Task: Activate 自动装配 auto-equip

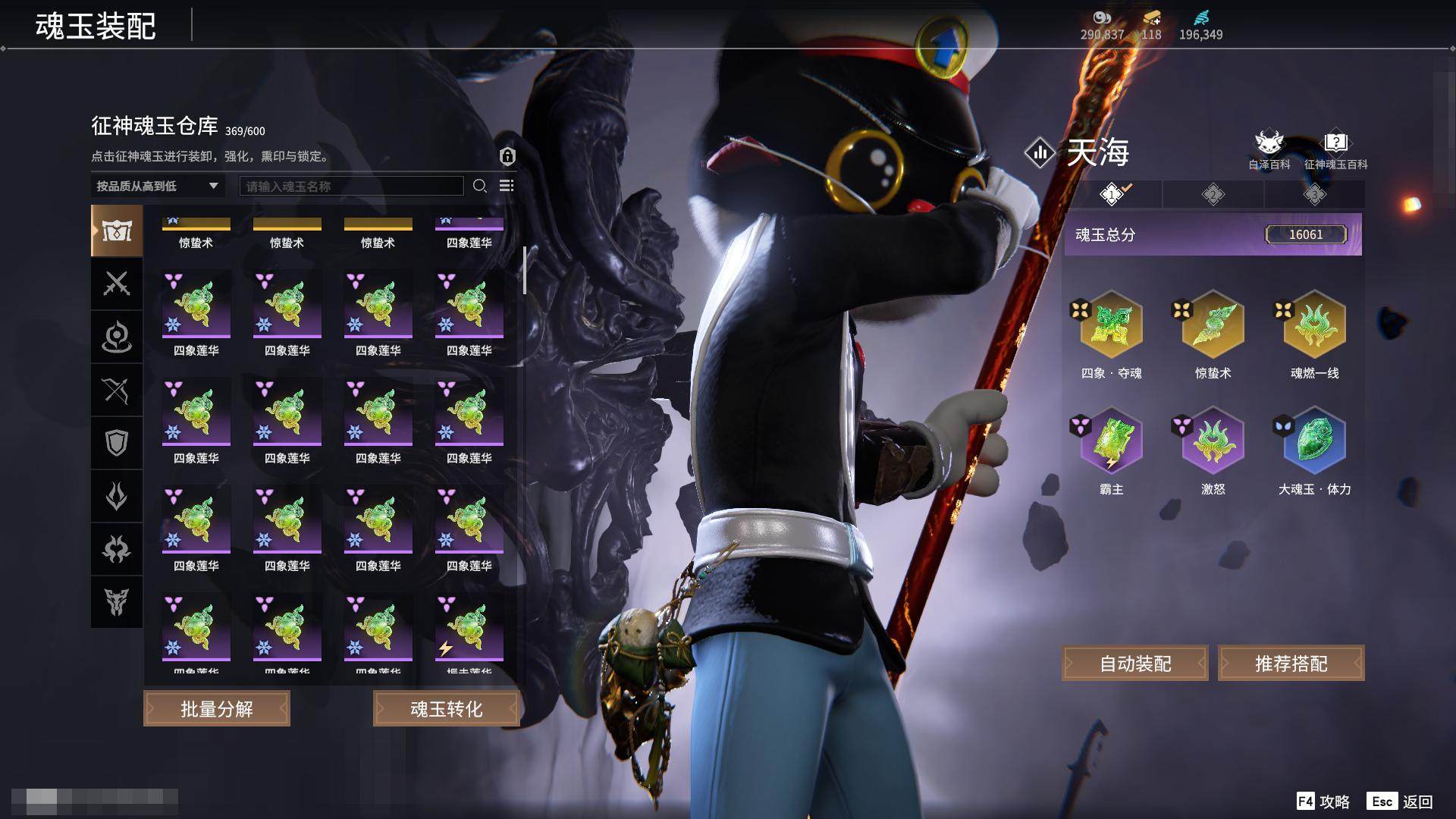Action: [1135, 664]
